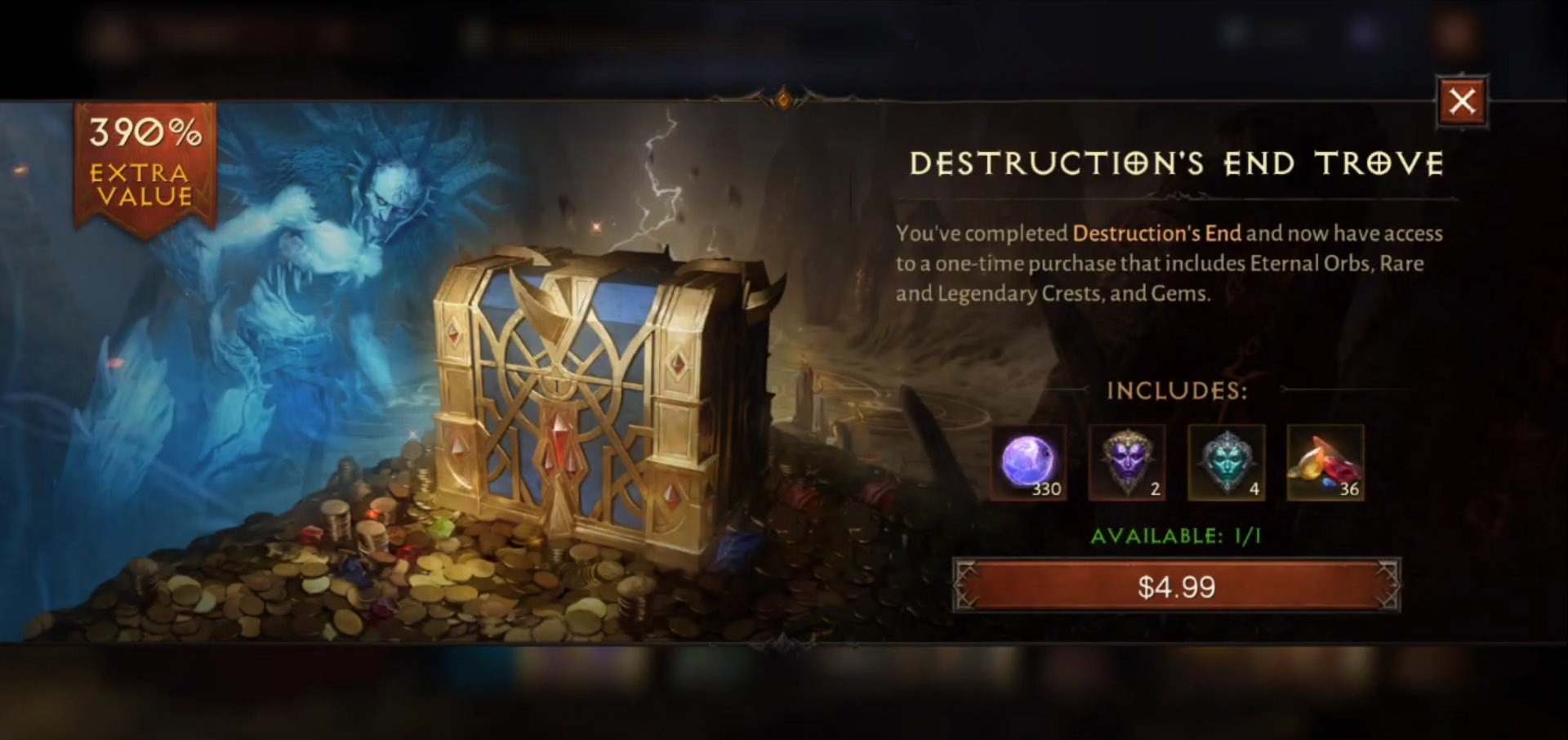Select the INCLUDES: section header
Viewport: 1568px width, 740px height.
pyautogui.click(x=1177, y=391)
